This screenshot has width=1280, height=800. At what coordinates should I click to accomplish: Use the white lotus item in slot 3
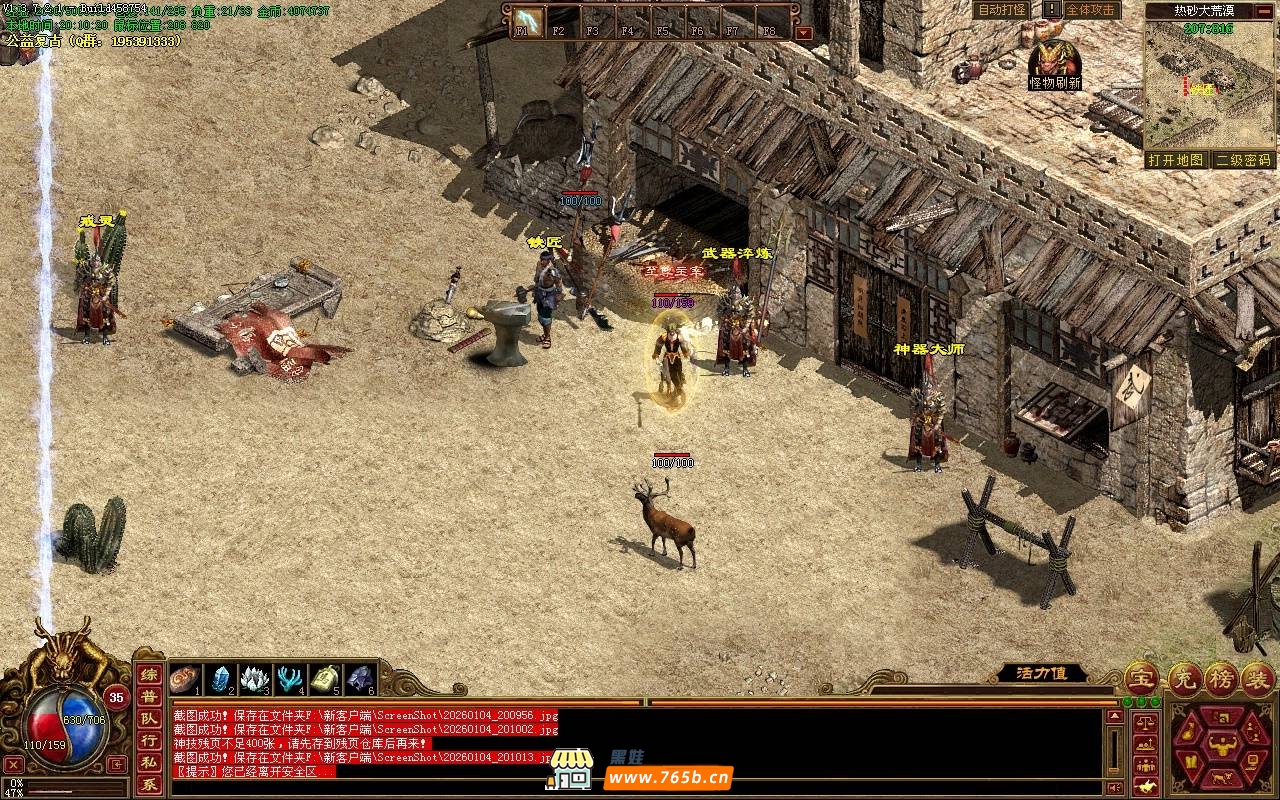pos(255,679)
